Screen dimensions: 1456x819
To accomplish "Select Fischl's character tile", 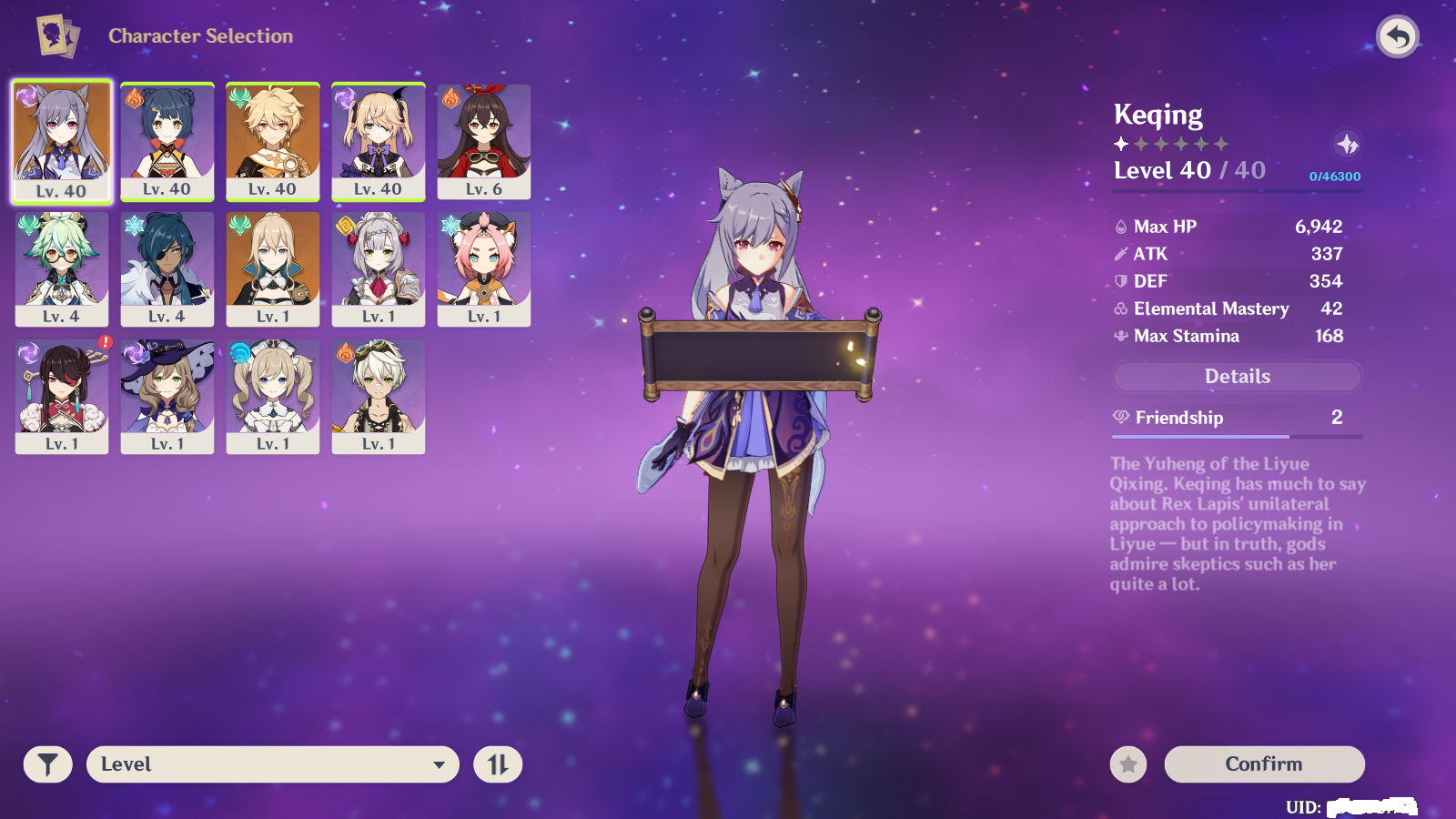I will pos(379,140).
